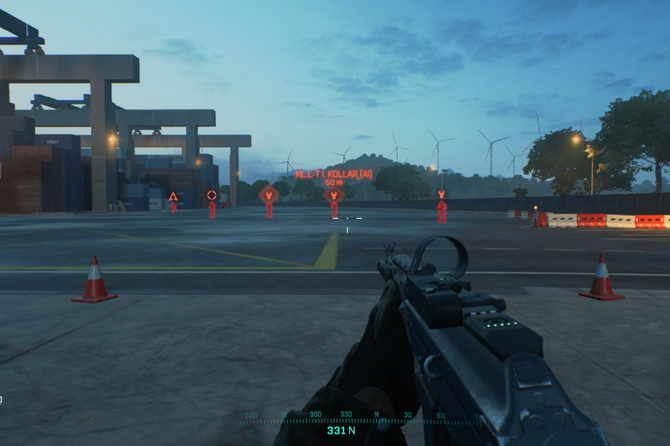The width and height of the screenshot is (670, 446).
Task: Pick the wrench marker beneath Kollar's name tag
Action: [x=334, y=196]
